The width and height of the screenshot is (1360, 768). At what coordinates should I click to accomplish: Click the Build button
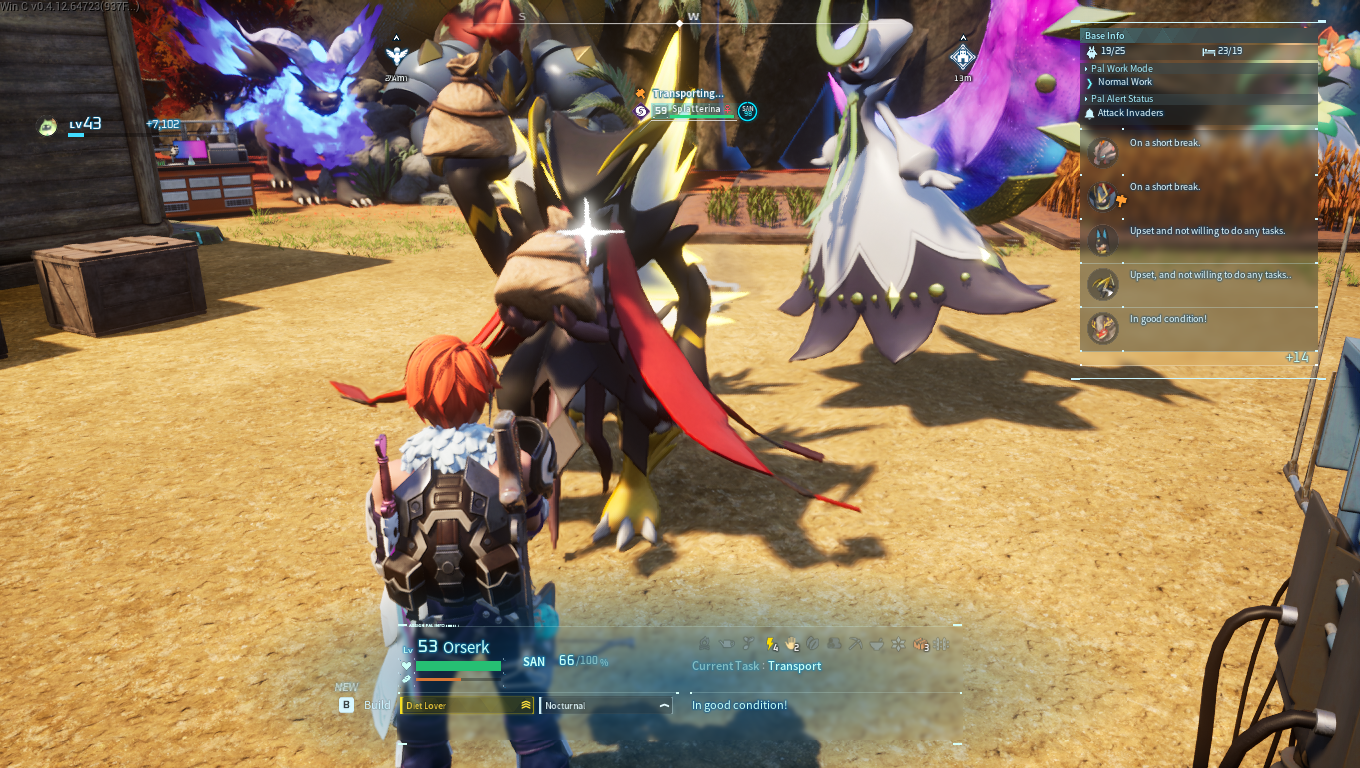point(346,704)
